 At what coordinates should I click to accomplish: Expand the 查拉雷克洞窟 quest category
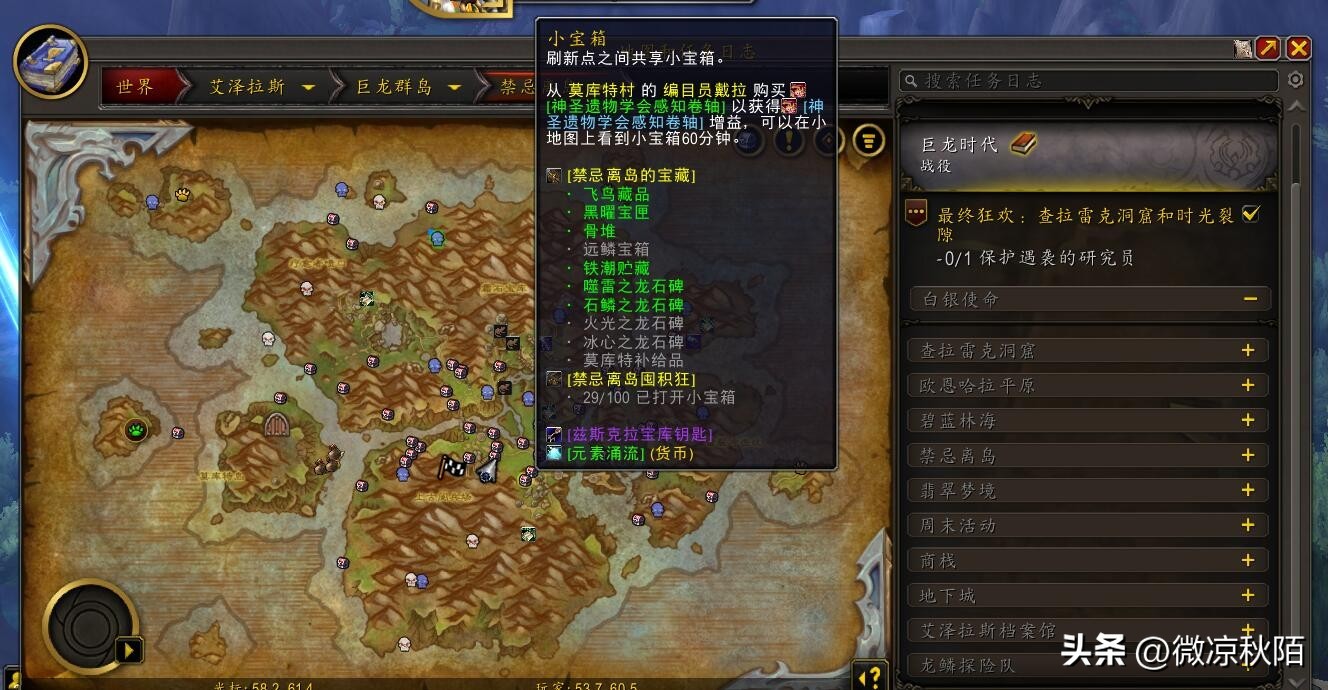coord(1248,350)
